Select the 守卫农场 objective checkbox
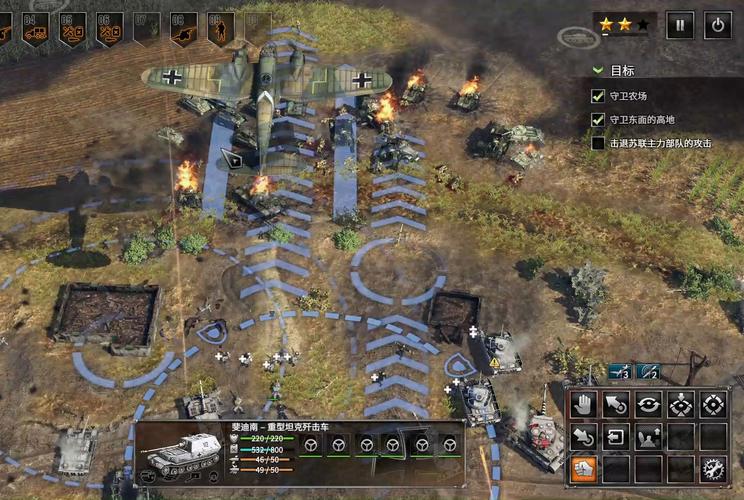 (598, 96)
